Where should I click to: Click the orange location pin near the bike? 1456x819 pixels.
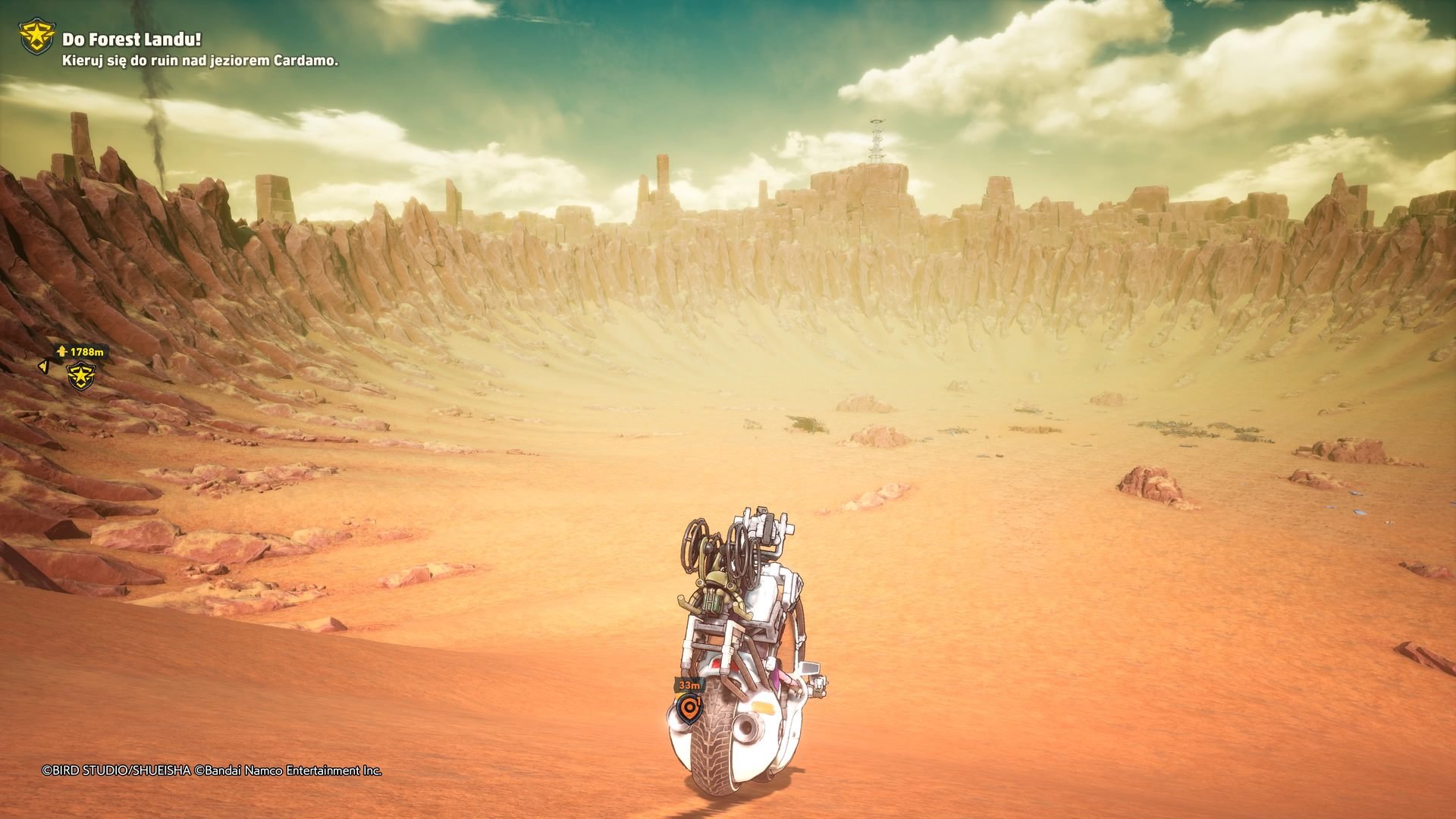(x=689, y=708)
